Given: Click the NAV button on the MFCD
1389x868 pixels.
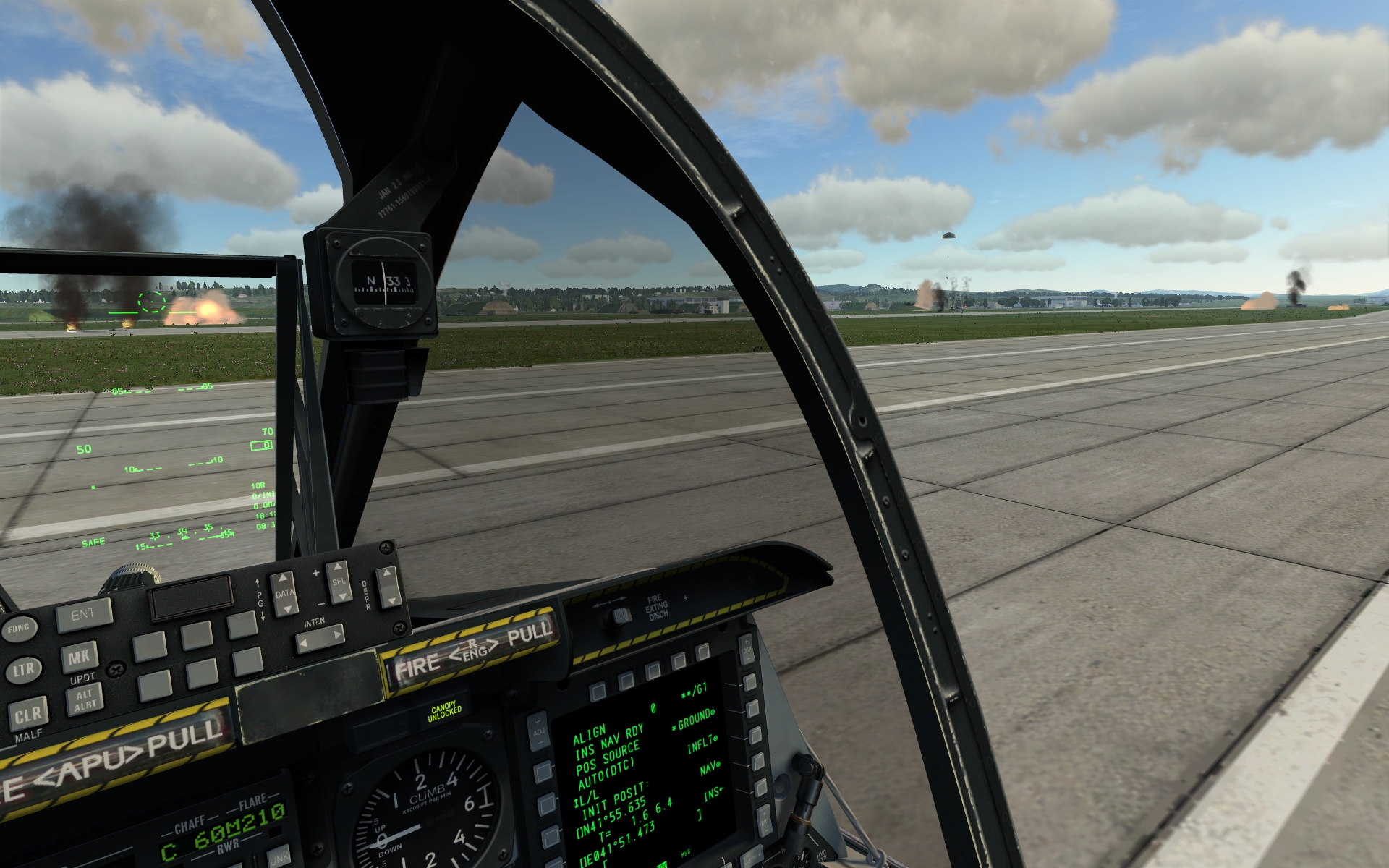Looking at the screenshot, I should [758, 762].
